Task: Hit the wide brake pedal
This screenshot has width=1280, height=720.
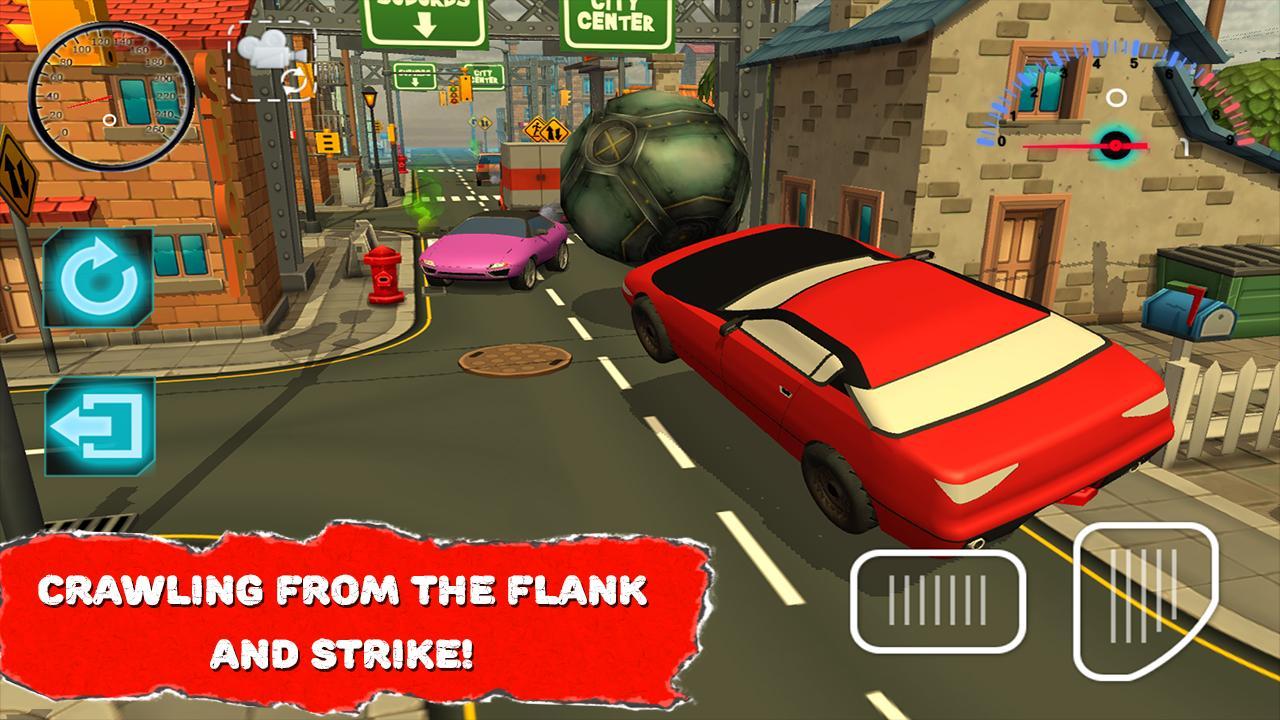Action: tap(938, 601)
